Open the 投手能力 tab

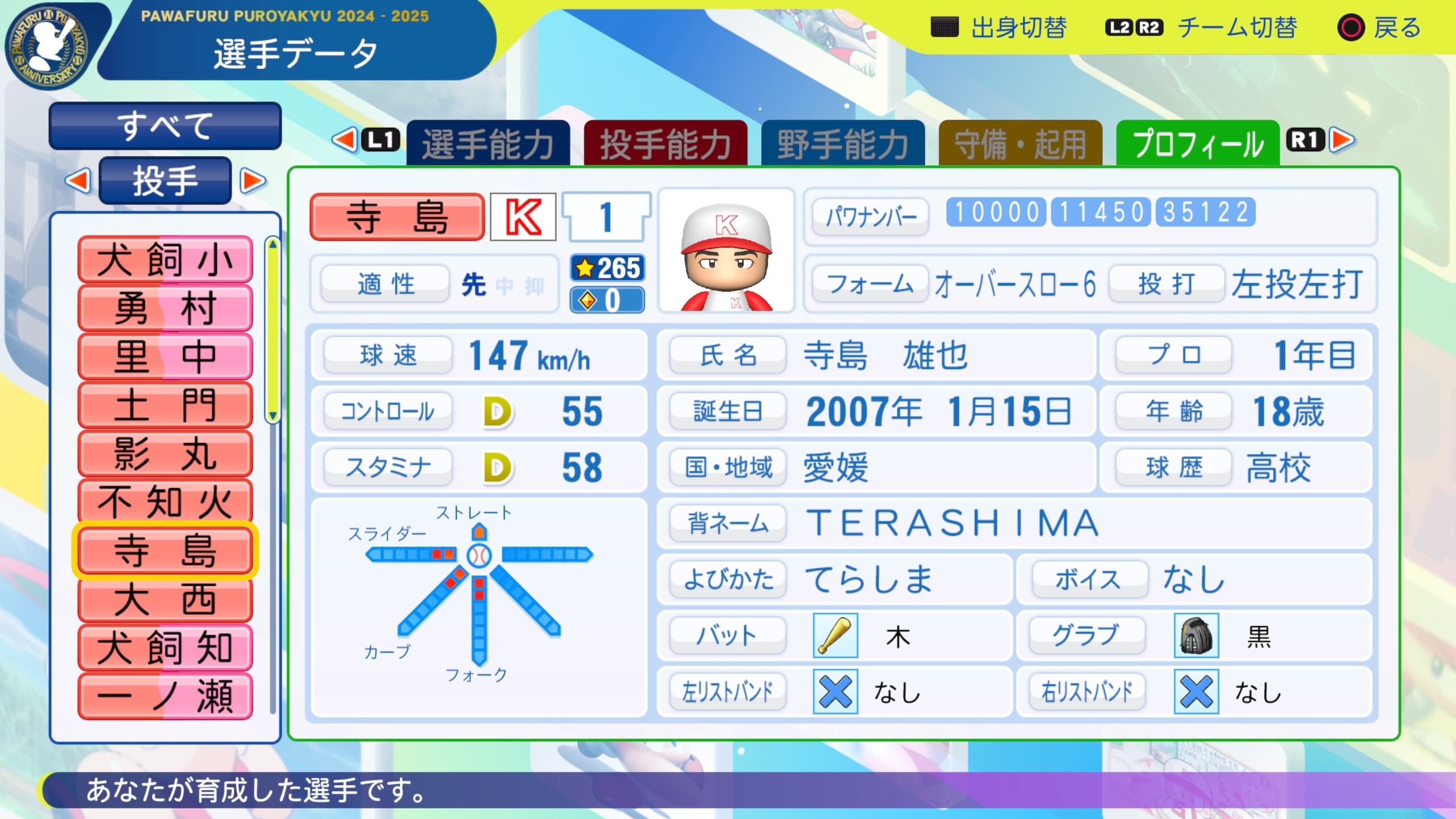point(665,143)
